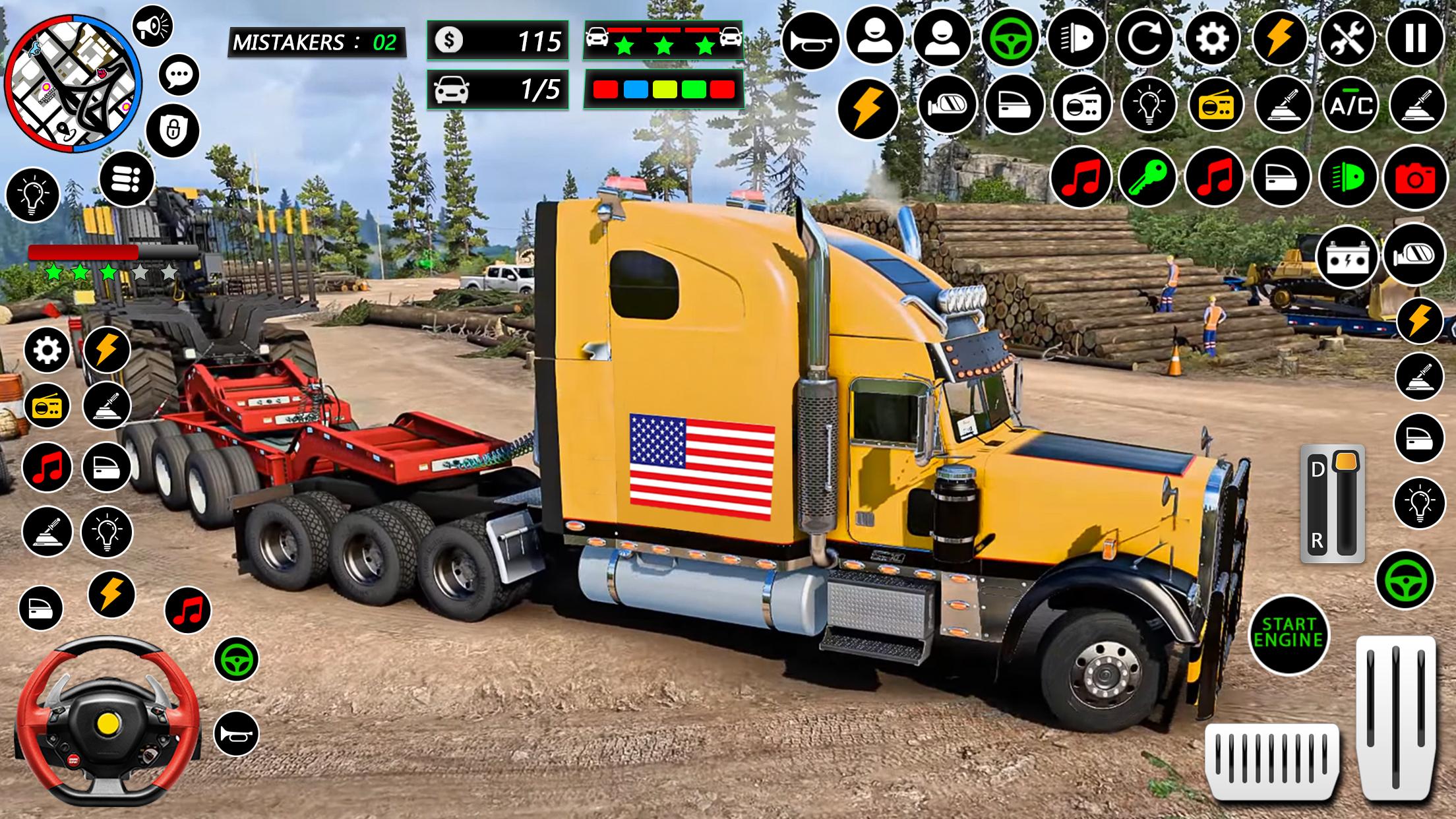Click the D/R gear shifter
Image resolution: width=1456 pixels, height=819 pixels.
click(1332, 504)
